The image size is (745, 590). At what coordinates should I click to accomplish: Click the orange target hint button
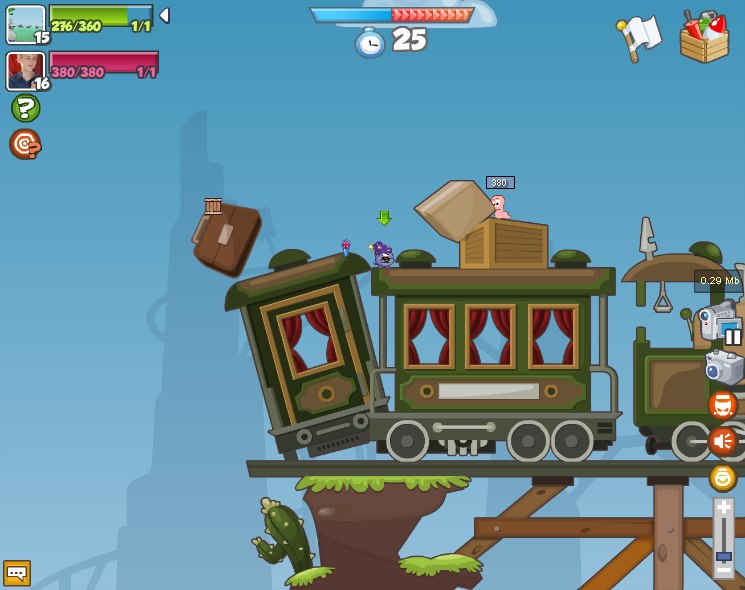point(25,144)
